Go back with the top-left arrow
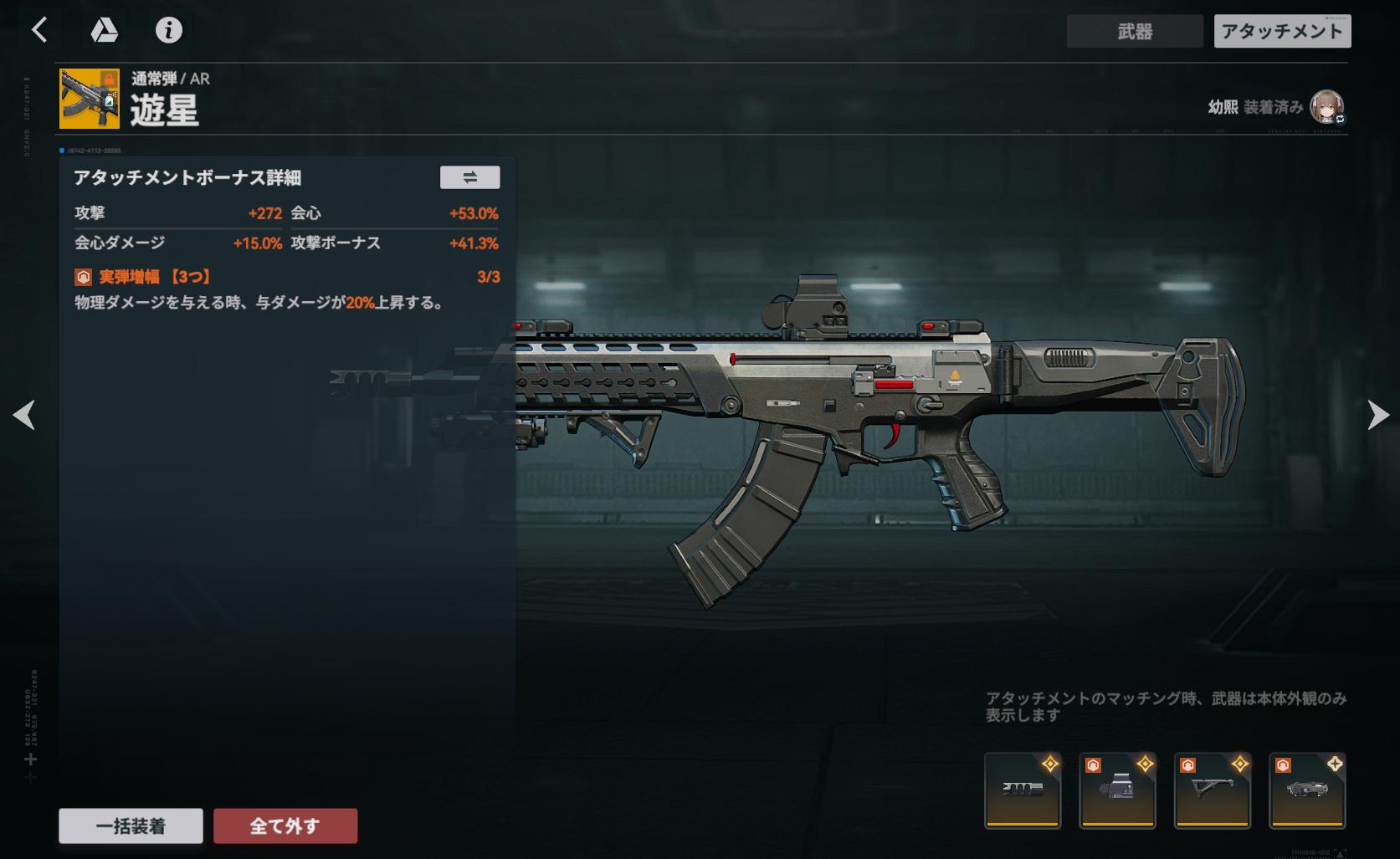Image resolution: width=1400 pixels, height=859 pixels. [x=39, y=31]
